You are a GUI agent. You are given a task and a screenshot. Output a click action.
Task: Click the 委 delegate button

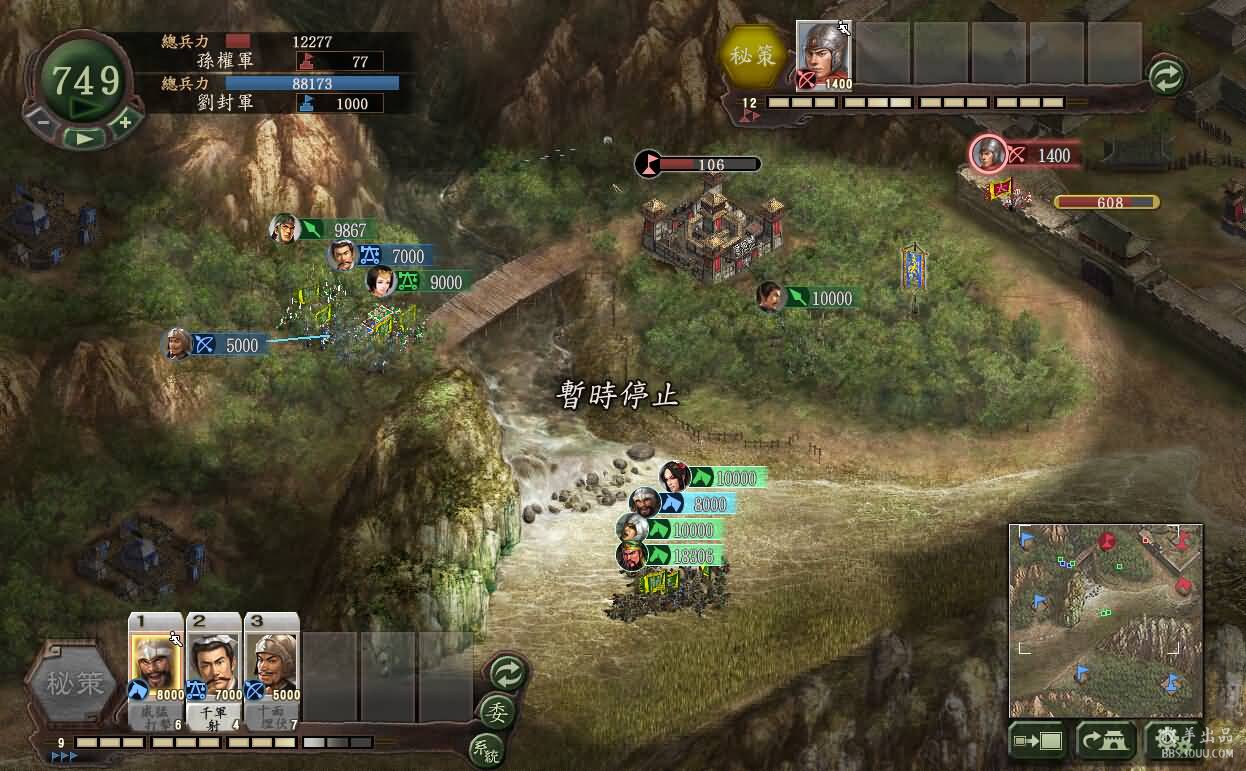495,711
